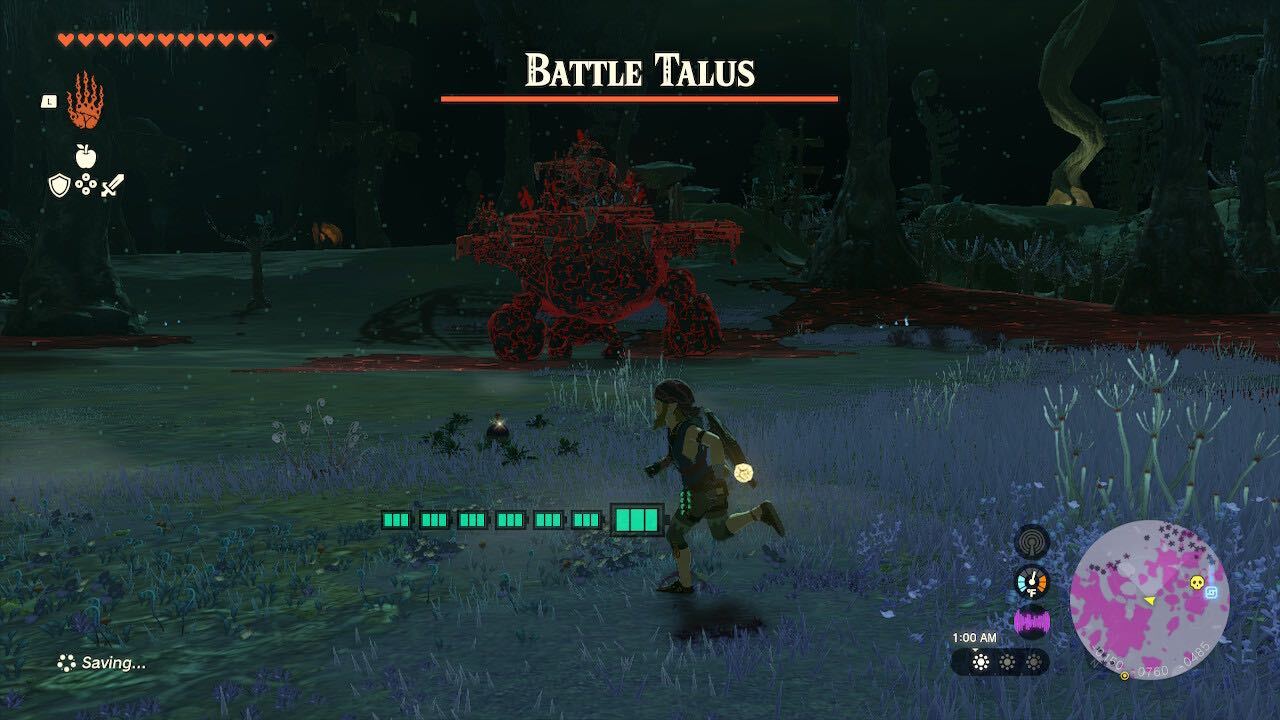Select the shield equipment icon

(x=58, y=185)
